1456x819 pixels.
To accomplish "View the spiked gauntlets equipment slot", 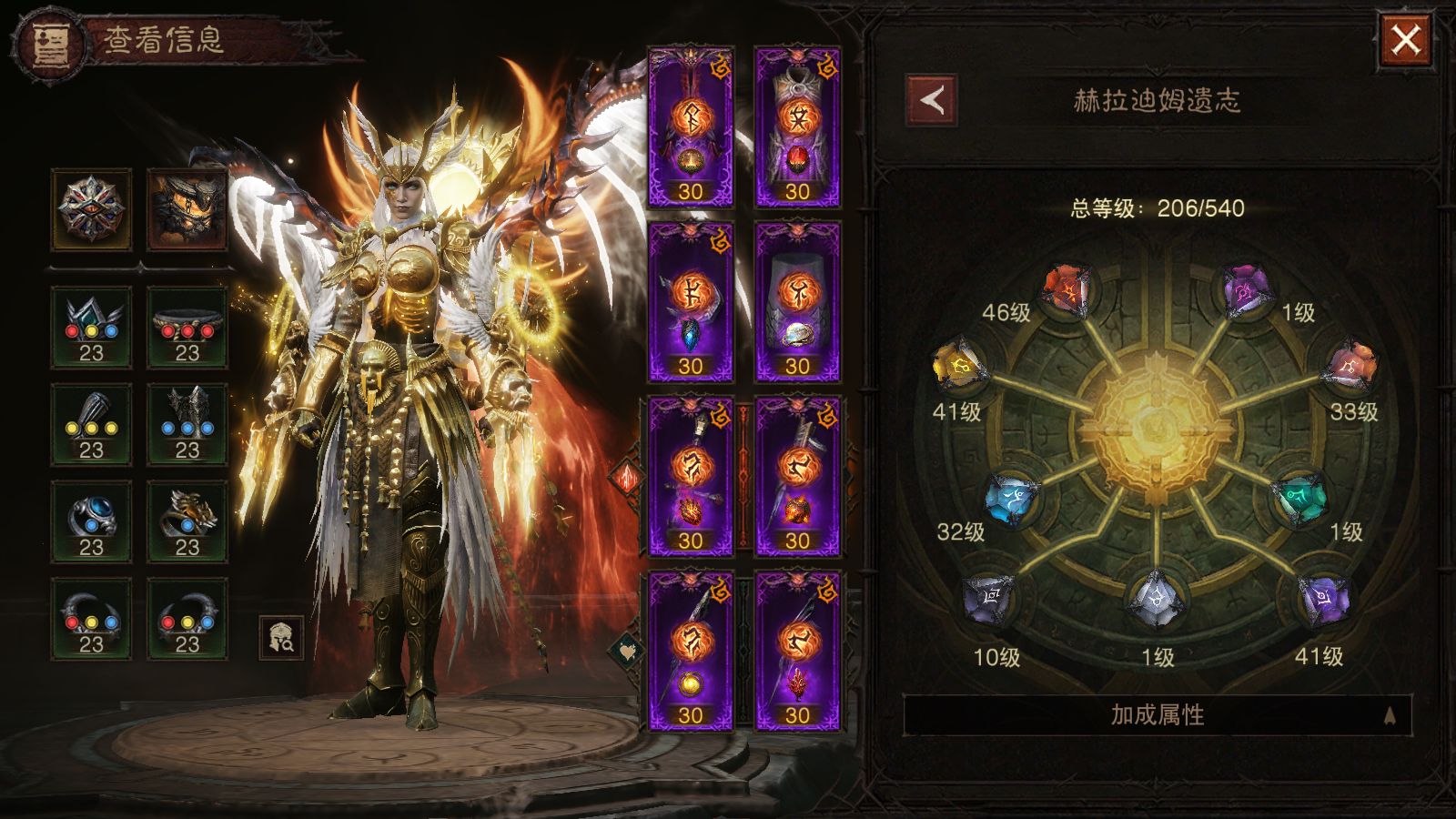I will pos(187,425).
